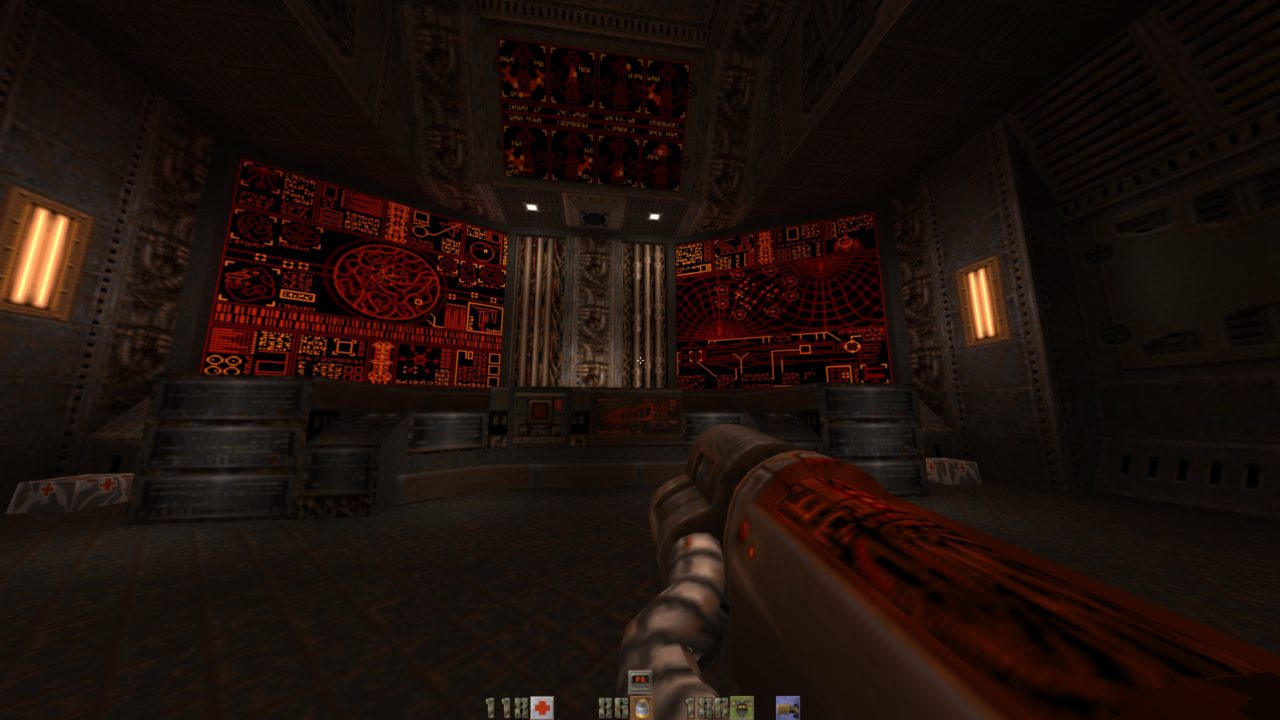1280x720 pixels.
Task: Click the F1 help computer icon
Action: (640, 681)
